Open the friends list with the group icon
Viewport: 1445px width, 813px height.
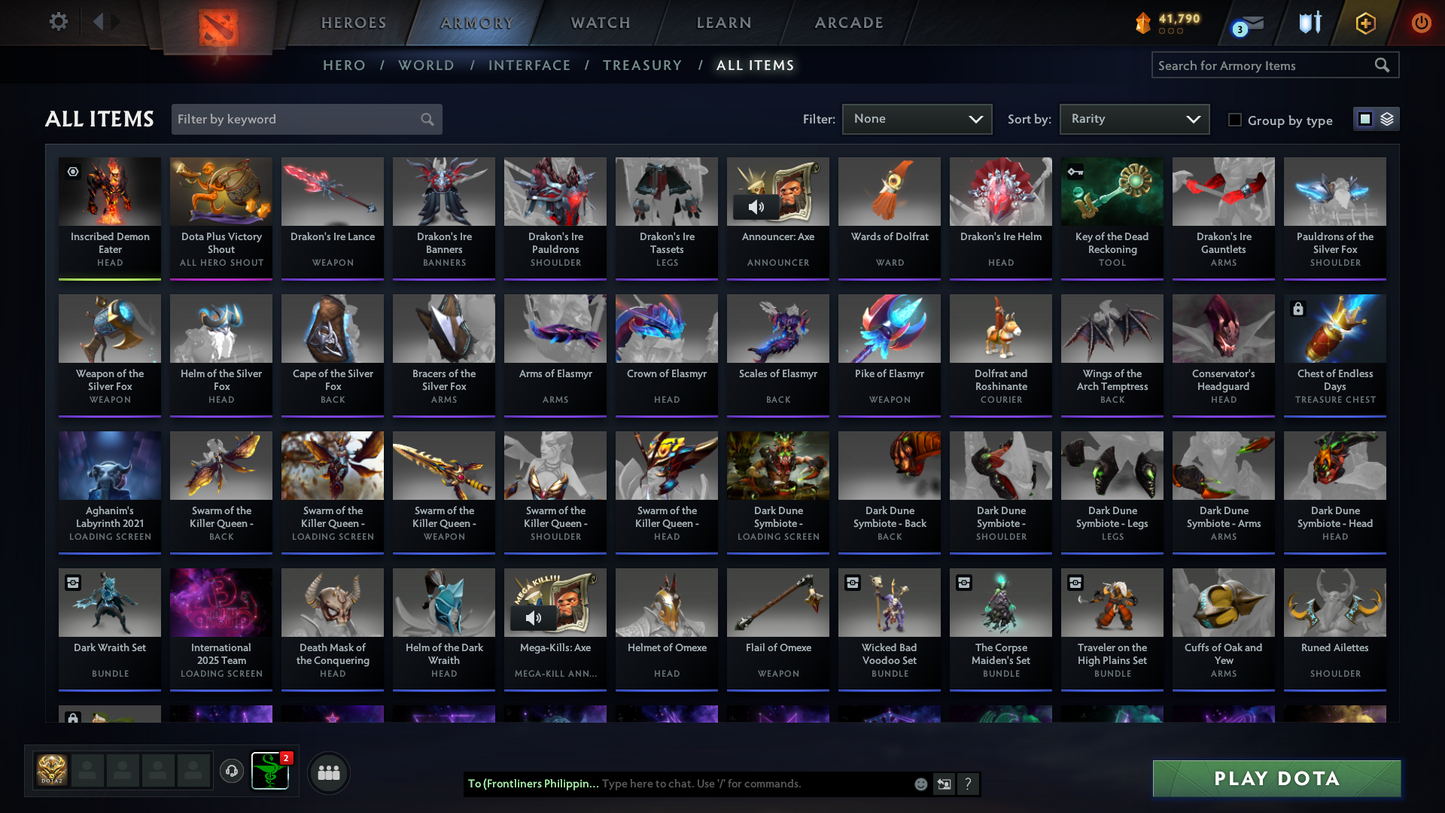[328, 772]
